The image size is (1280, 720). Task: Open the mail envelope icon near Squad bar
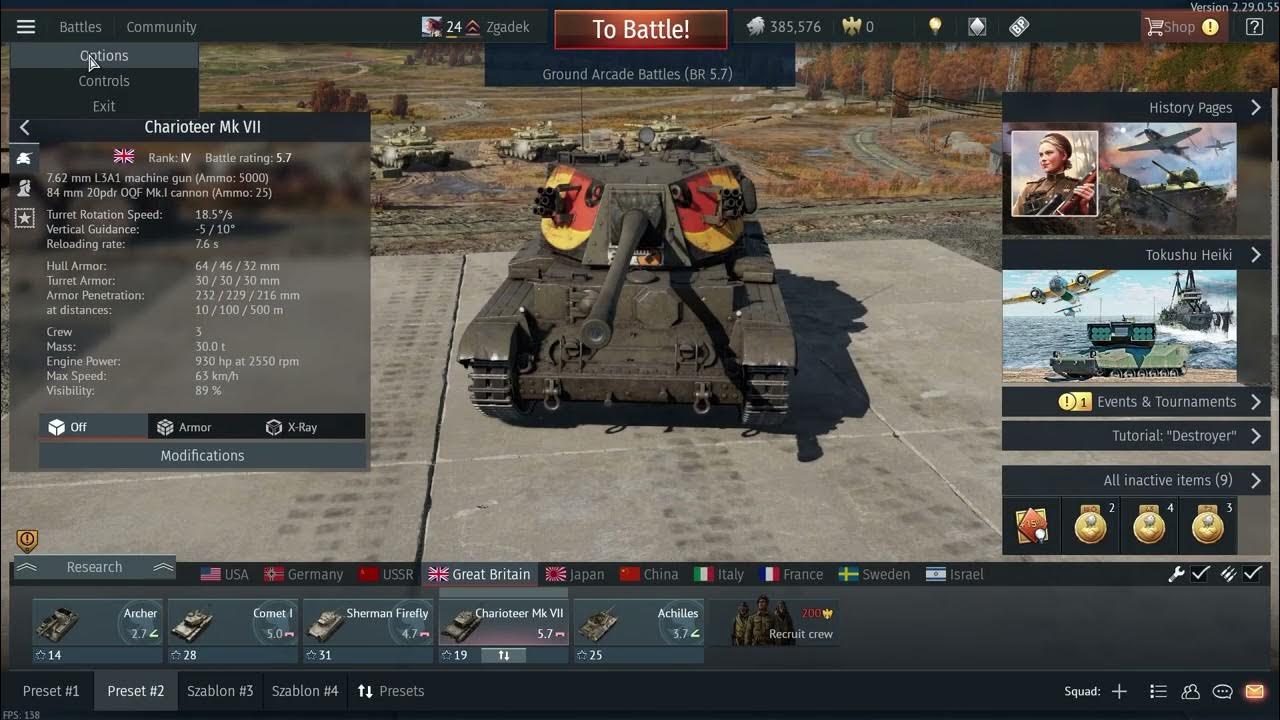(x=1253, y=690)
